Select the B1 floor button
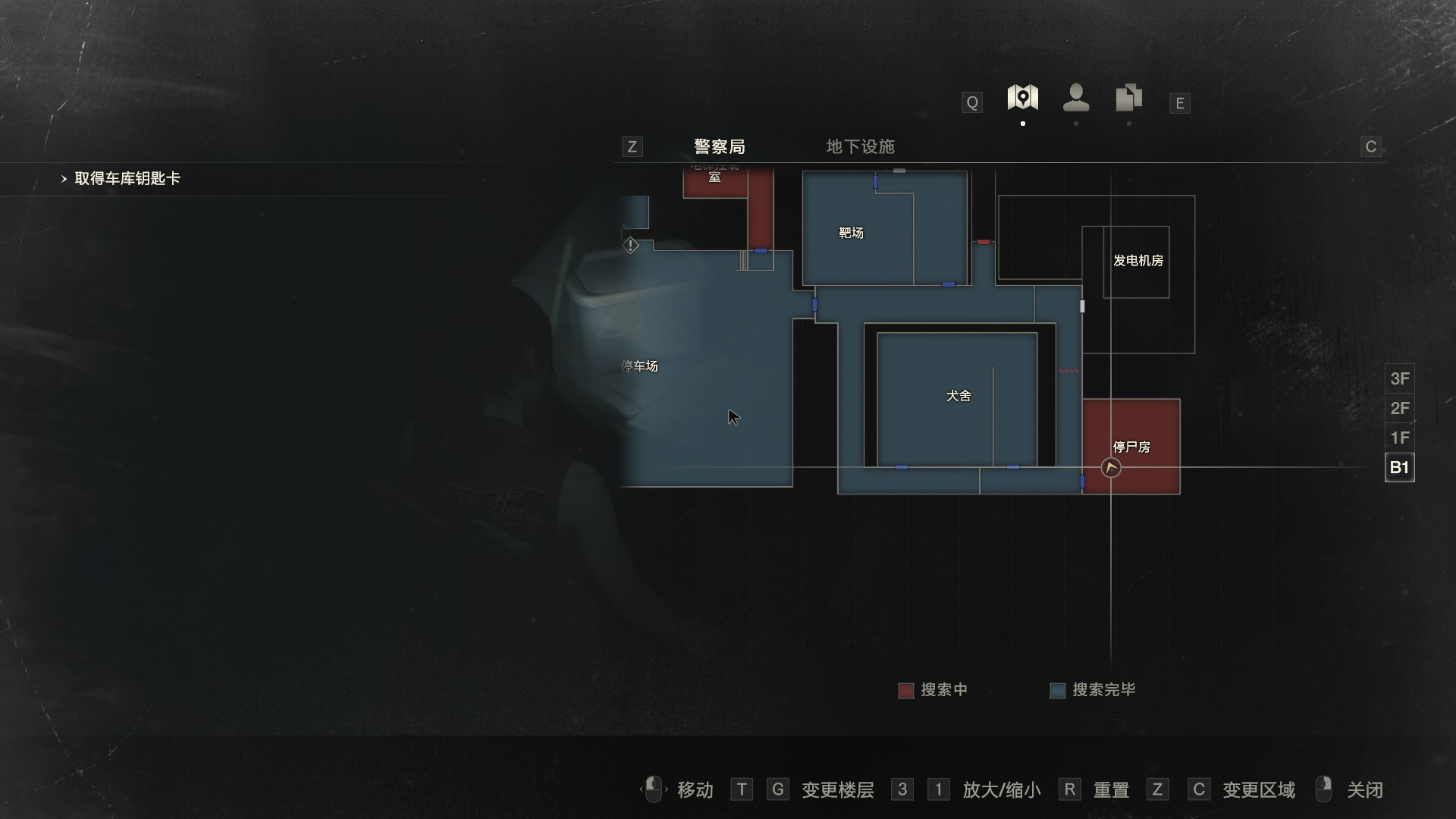This screenshot has height=819, width=1456. point(1399,467)
